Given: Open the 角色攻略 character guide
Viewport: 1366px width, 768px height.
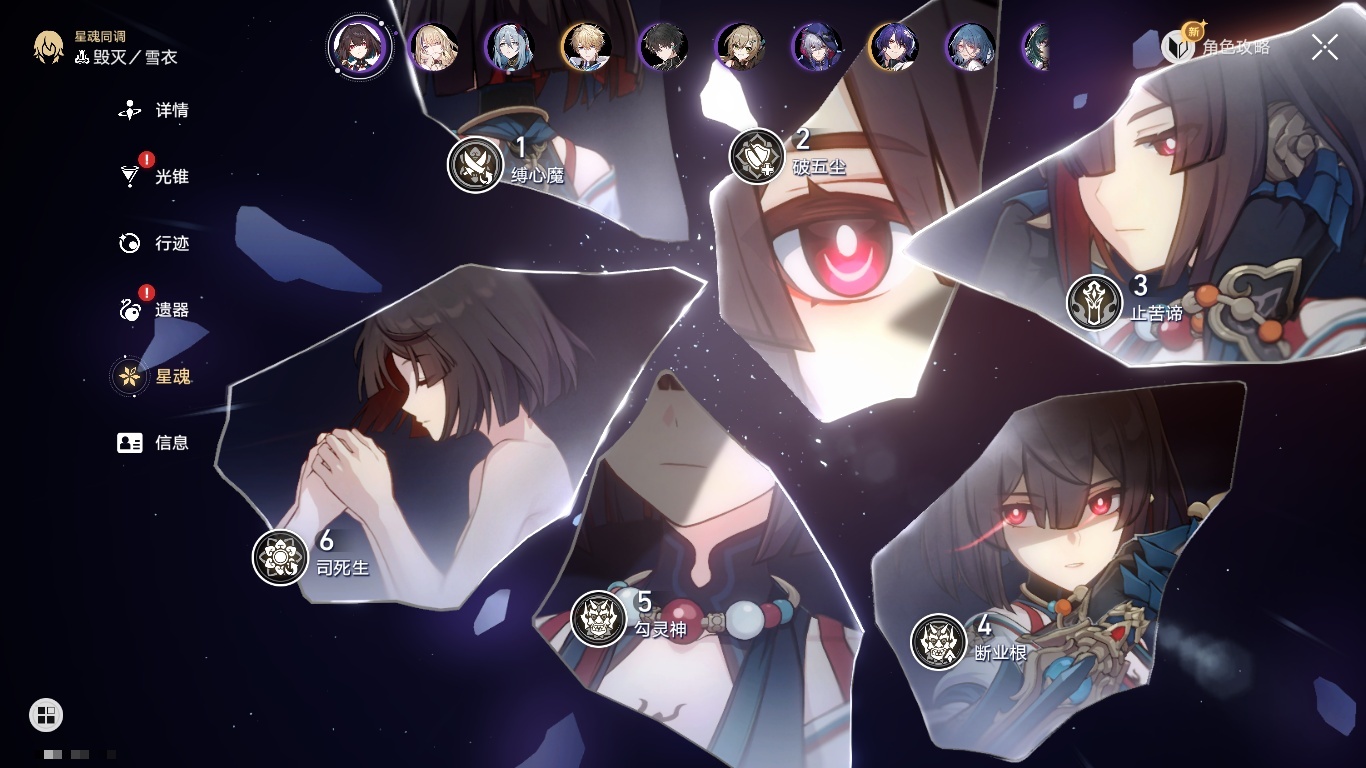Looking at the screenshot, I should click(1216, 46).
